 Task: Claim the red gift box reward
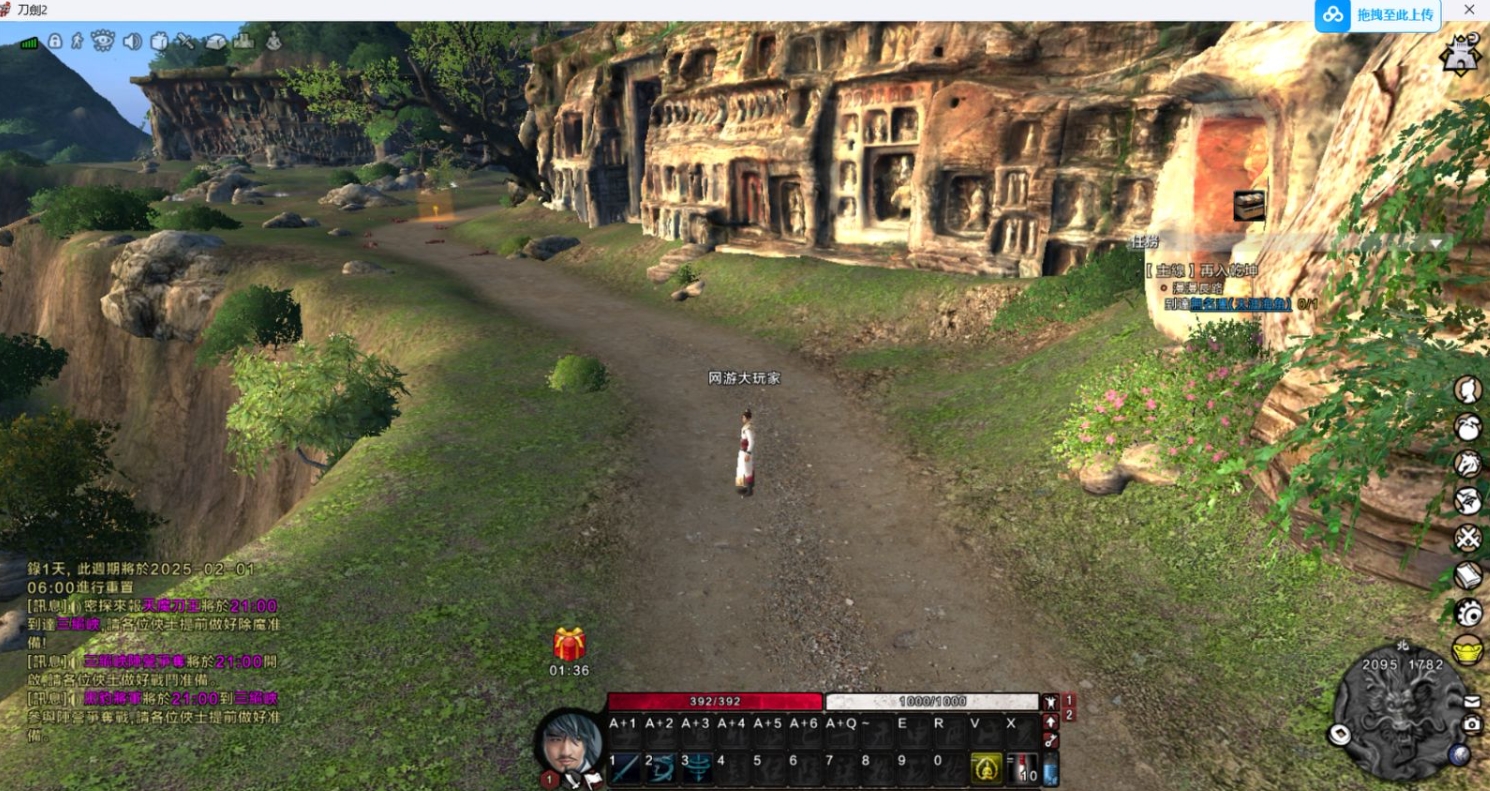pyautogui.click(x=569, y=644)
